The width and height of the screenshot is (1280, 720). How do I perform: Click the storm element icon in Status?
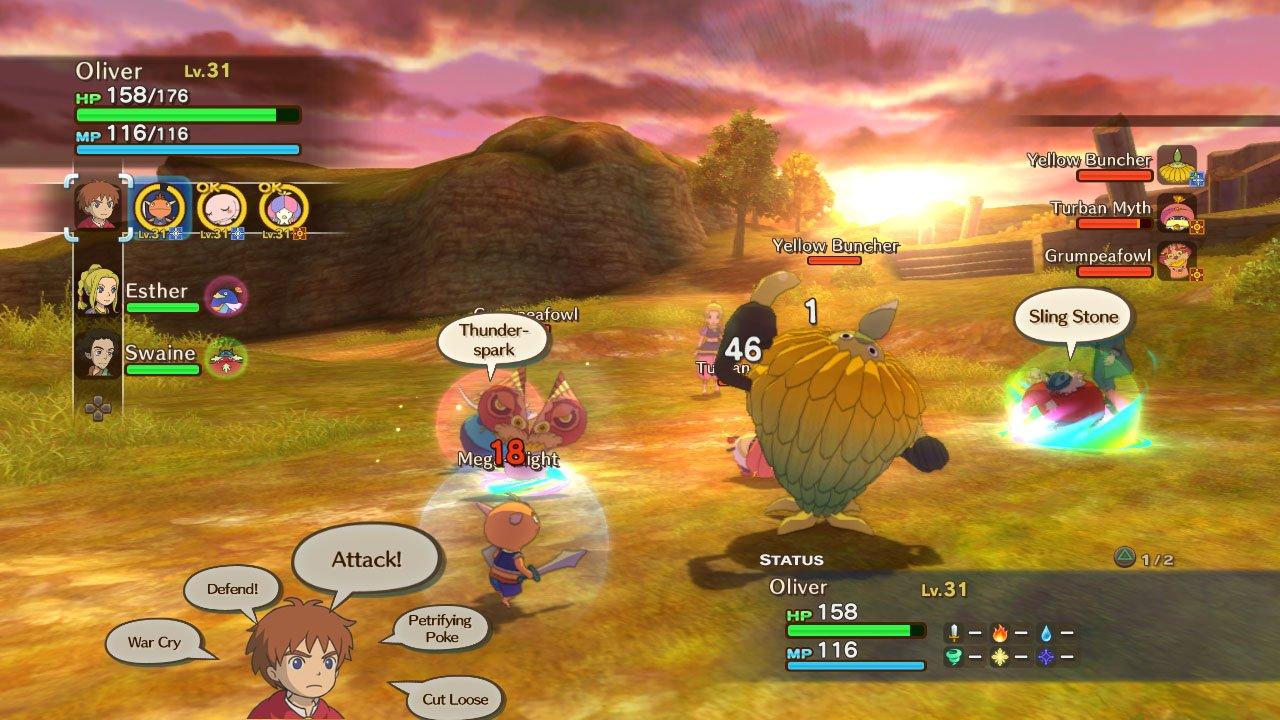tap(954, 656)
